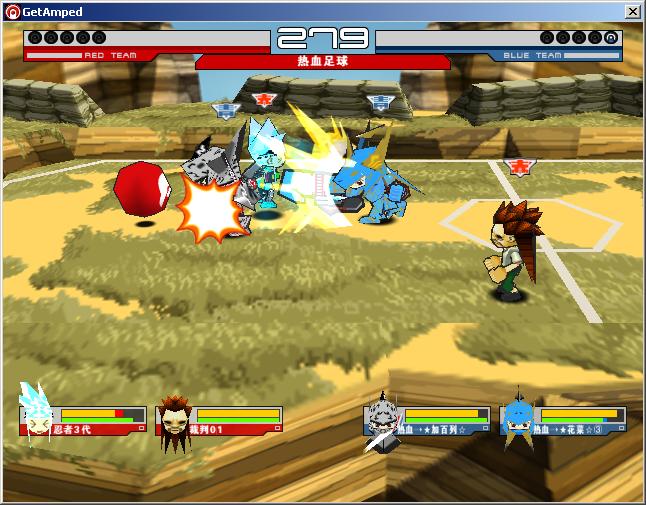
Task: Click the grey-haired blue team player portrait
Action: (x=381, y=419)
